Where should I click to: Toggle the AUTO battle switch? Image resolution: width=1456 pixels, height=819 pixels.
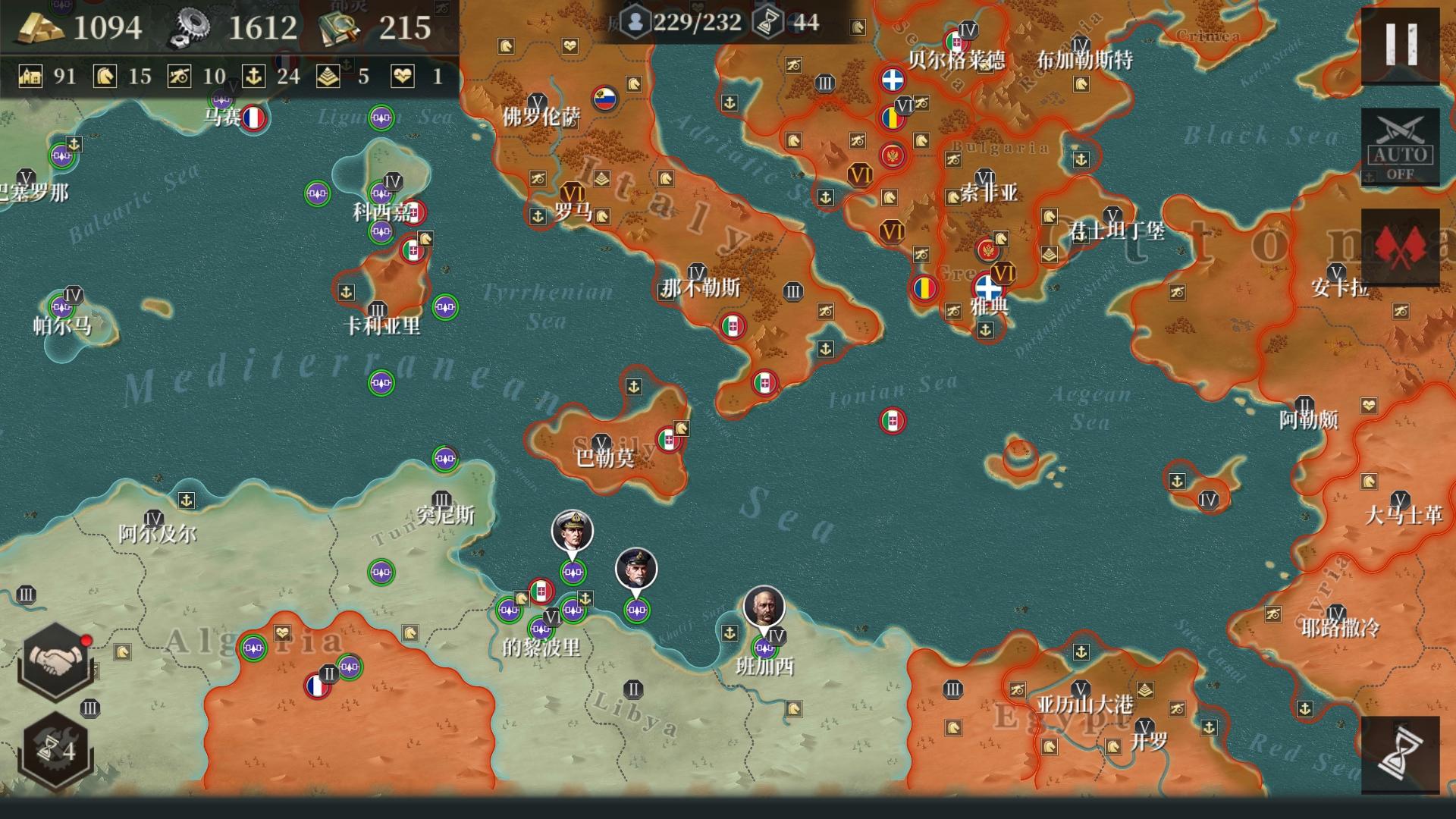[1400, 148]
